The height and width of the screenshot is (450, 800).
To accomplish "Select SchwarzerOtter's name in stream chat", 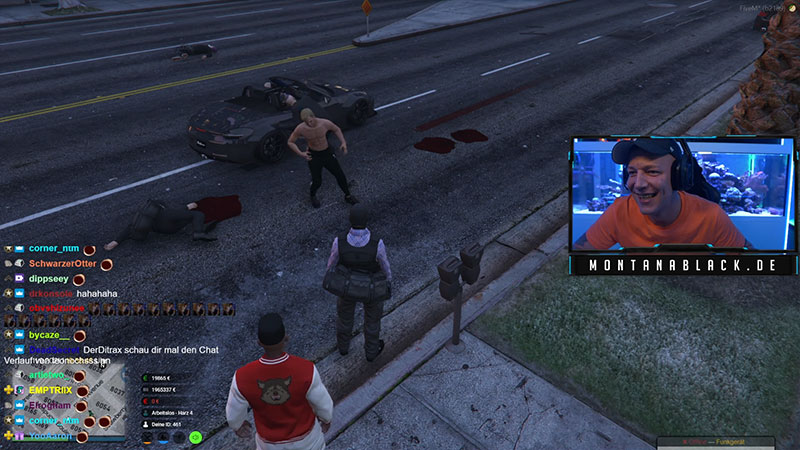I will [62, 263].
